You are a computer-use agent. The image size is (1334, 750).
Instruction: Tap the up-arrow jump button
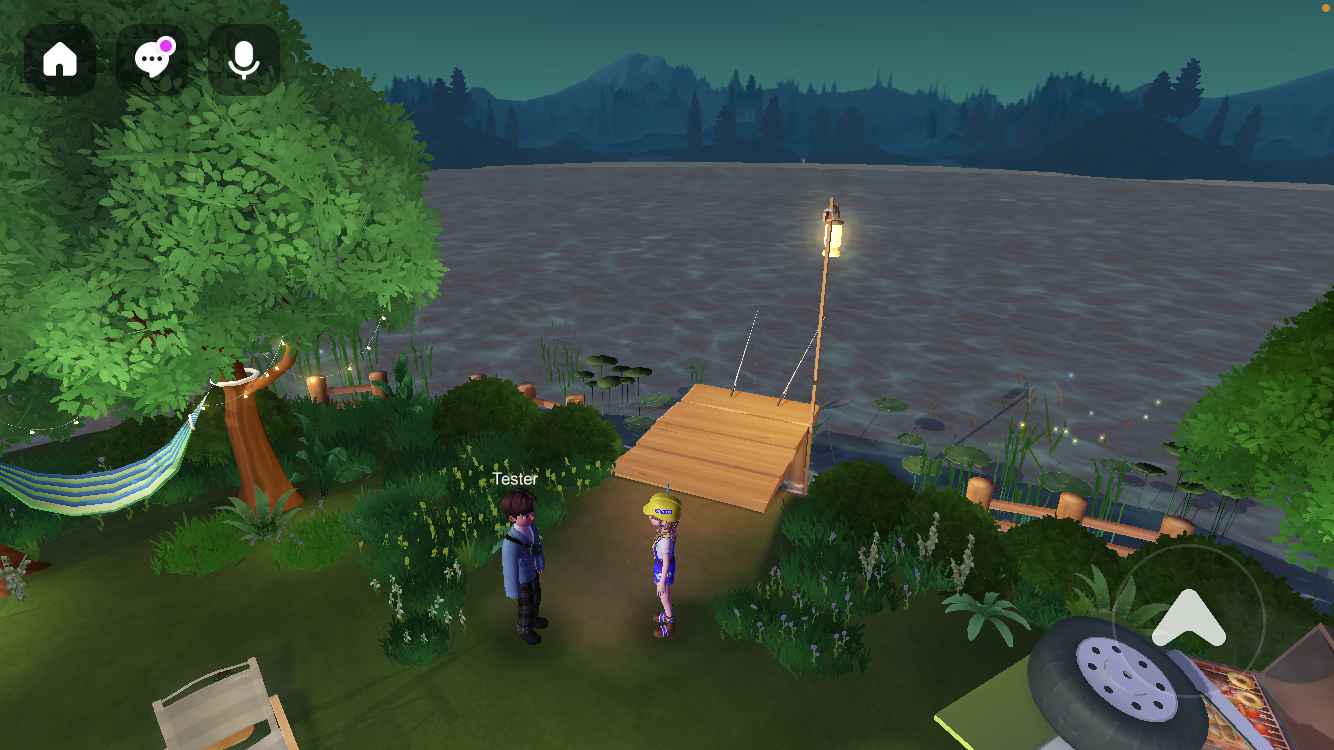click(x=1188, y=620)
